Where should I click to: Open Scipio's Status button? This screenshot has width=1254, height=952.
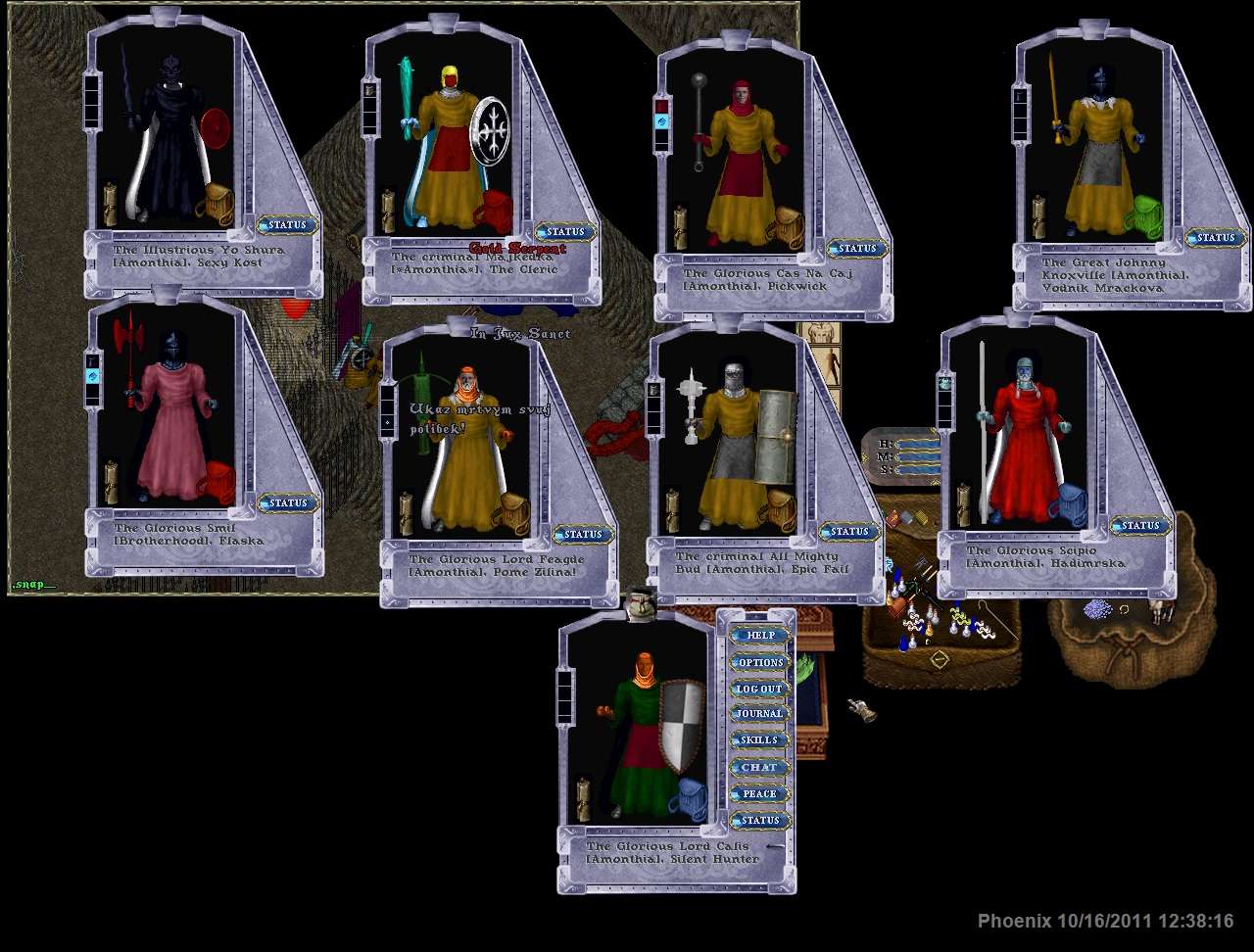tap(1140, 526)
